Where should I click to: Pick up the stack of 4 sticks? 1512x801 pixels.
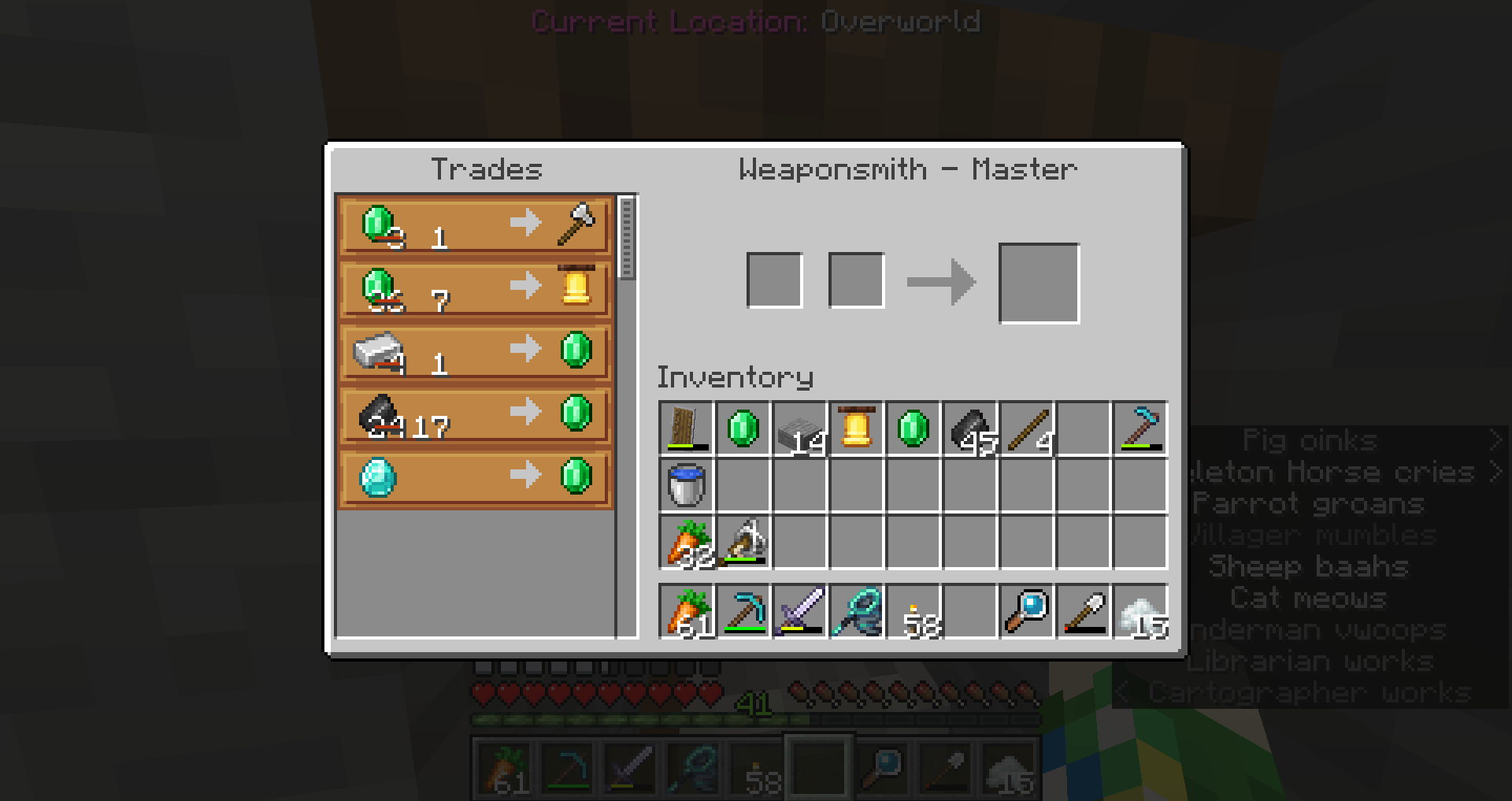(1027, 429)
